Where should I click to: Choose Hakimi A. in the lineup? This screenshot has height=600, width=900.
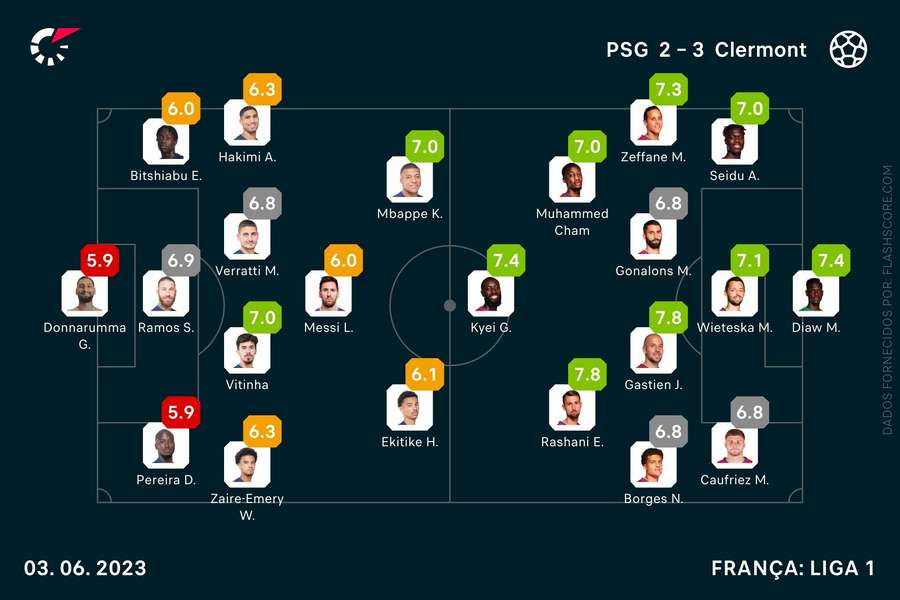coord(247,123)
